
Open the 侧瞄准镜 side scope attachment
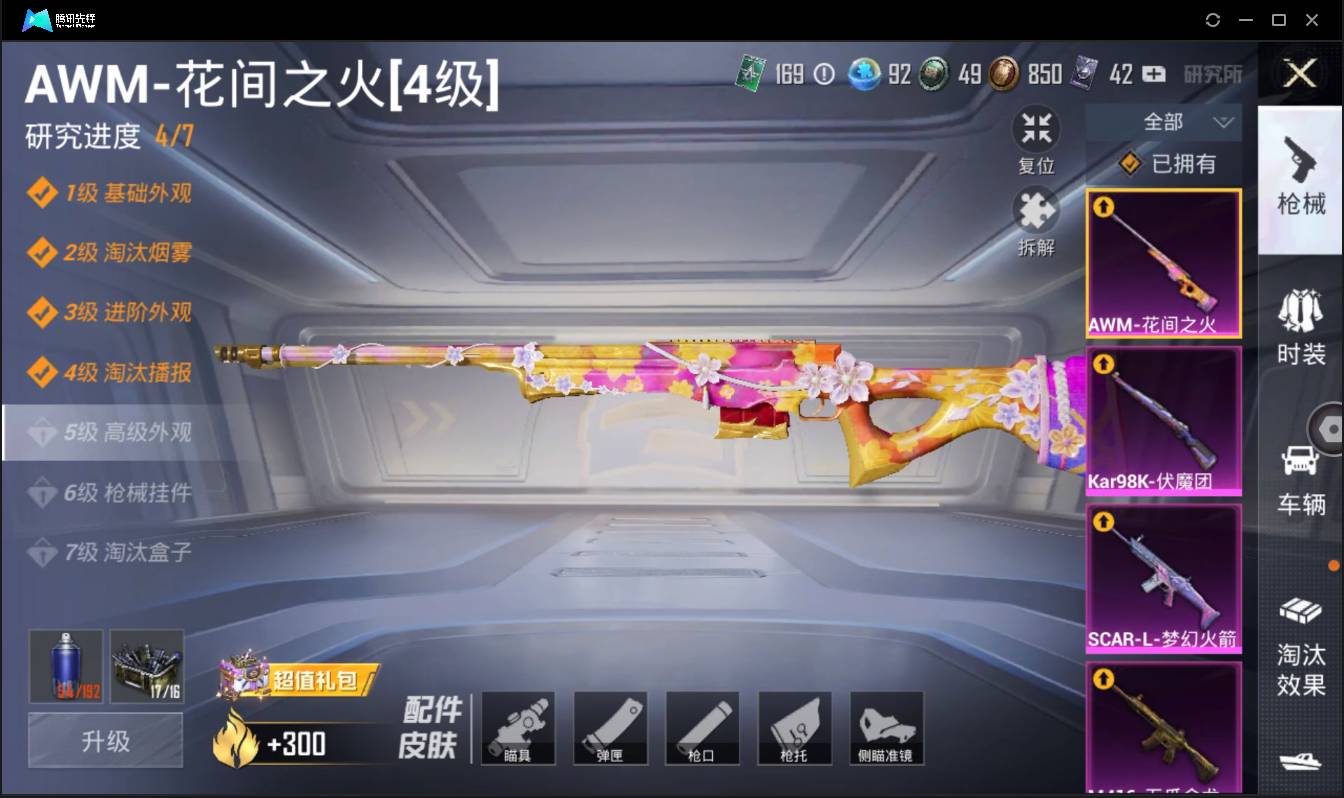[886, 727]
